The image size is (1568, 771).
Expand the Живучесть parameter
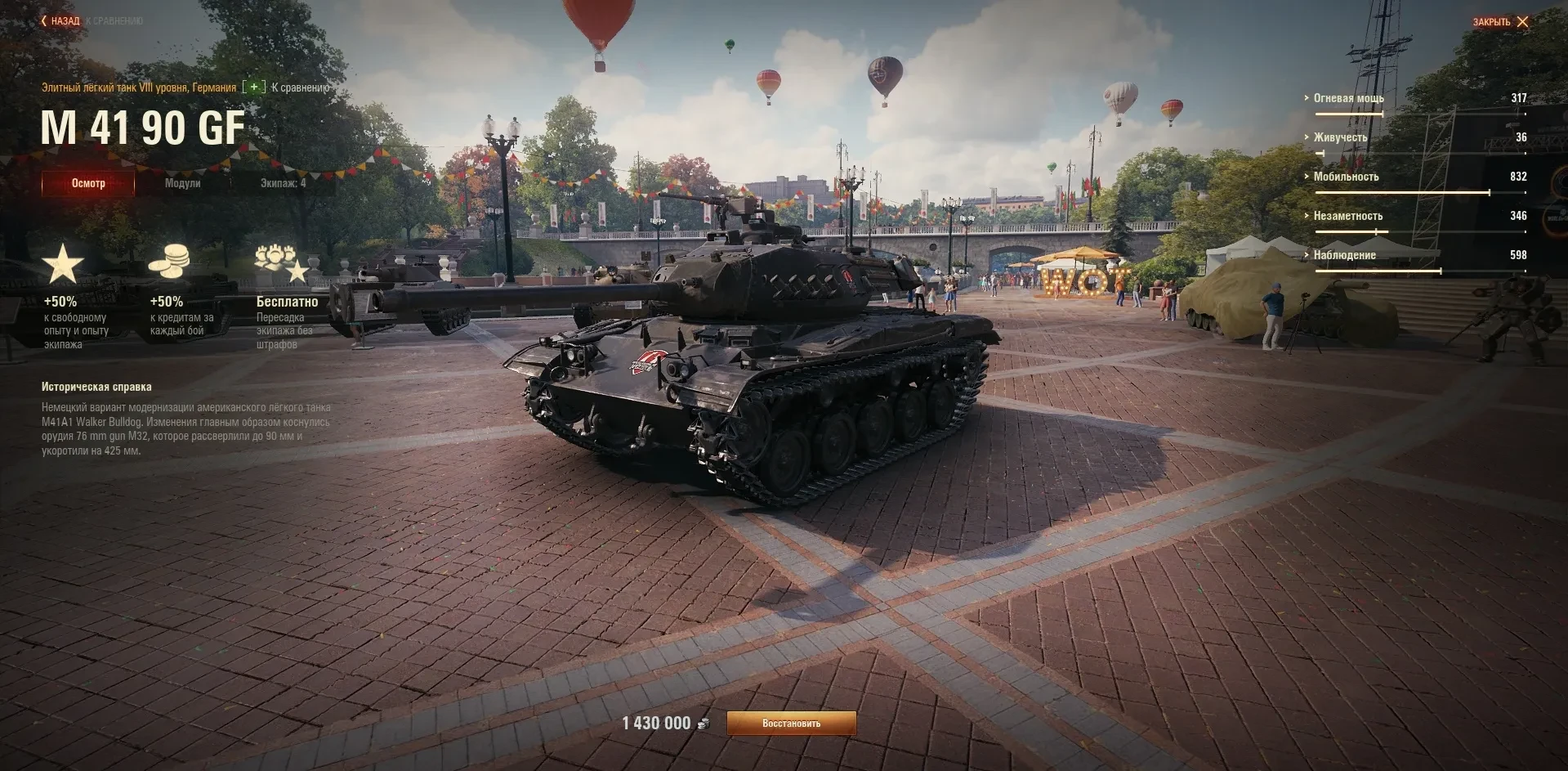pos(1340,137)
